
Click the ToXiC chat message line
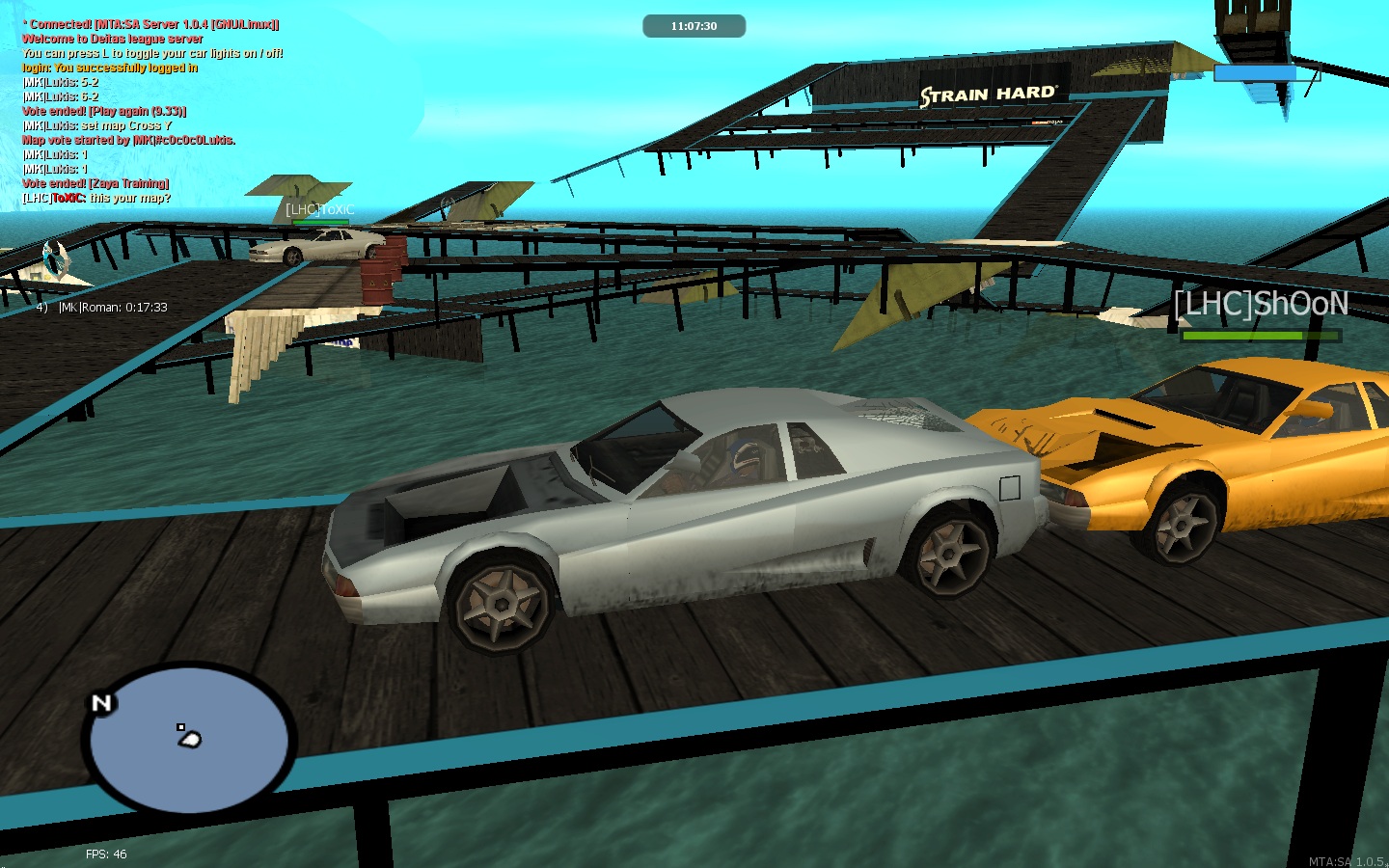point(96,198)
